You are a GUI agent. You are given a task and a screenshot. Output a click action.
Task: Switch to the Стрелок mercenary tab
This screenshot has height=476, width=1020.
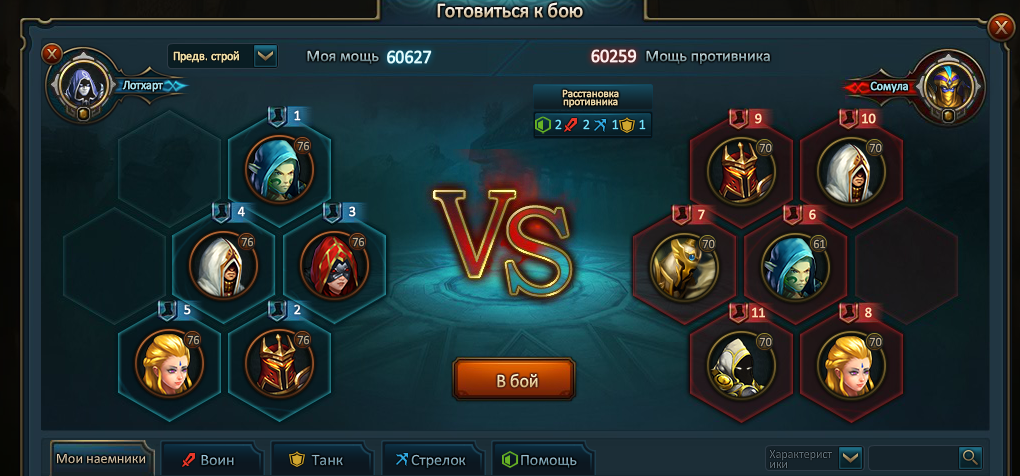point(430,460)
